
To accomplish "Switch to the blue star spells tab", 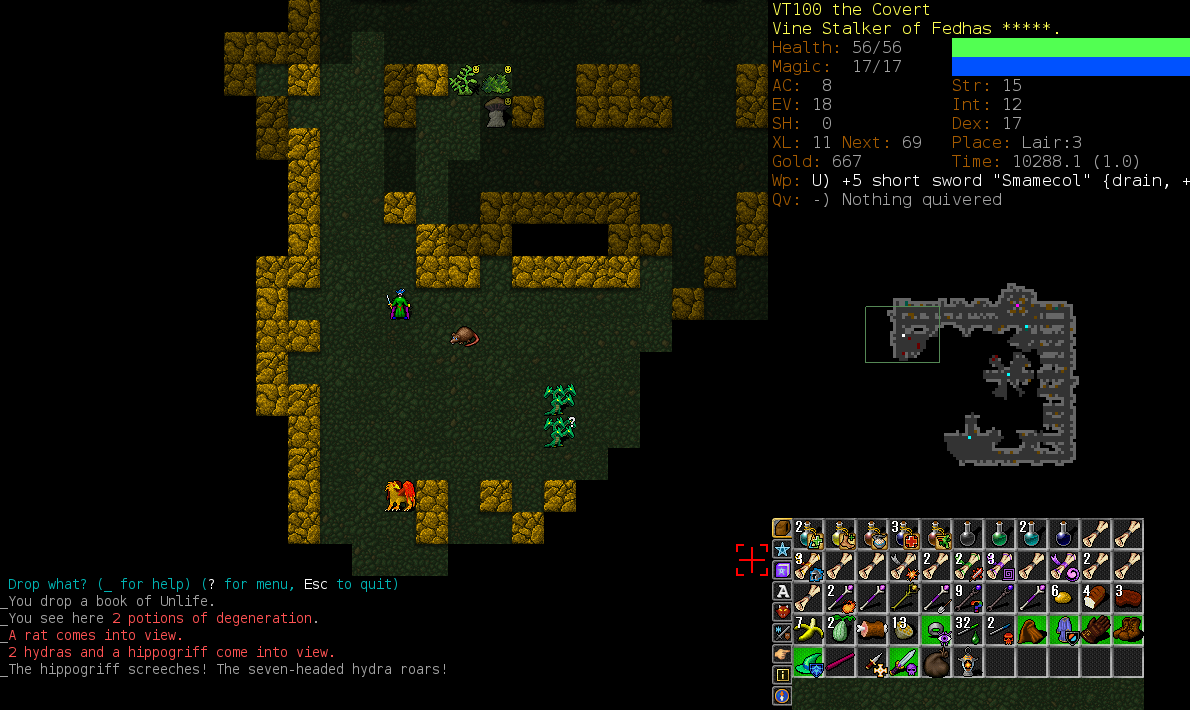I will click(782, 549).
